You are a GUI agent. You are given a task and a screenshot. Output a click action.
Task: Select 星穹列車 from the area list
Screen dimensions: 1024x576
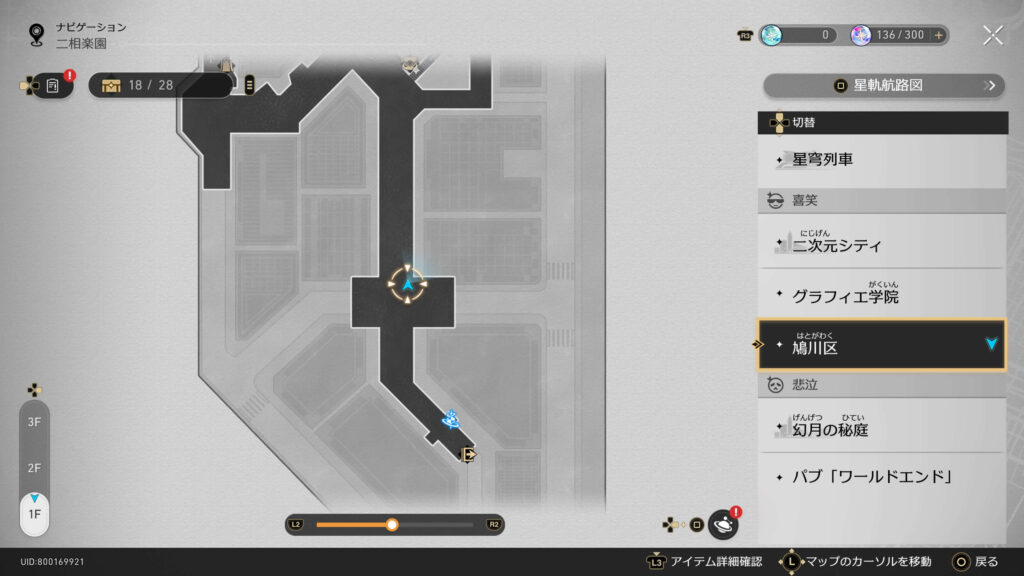882,160
